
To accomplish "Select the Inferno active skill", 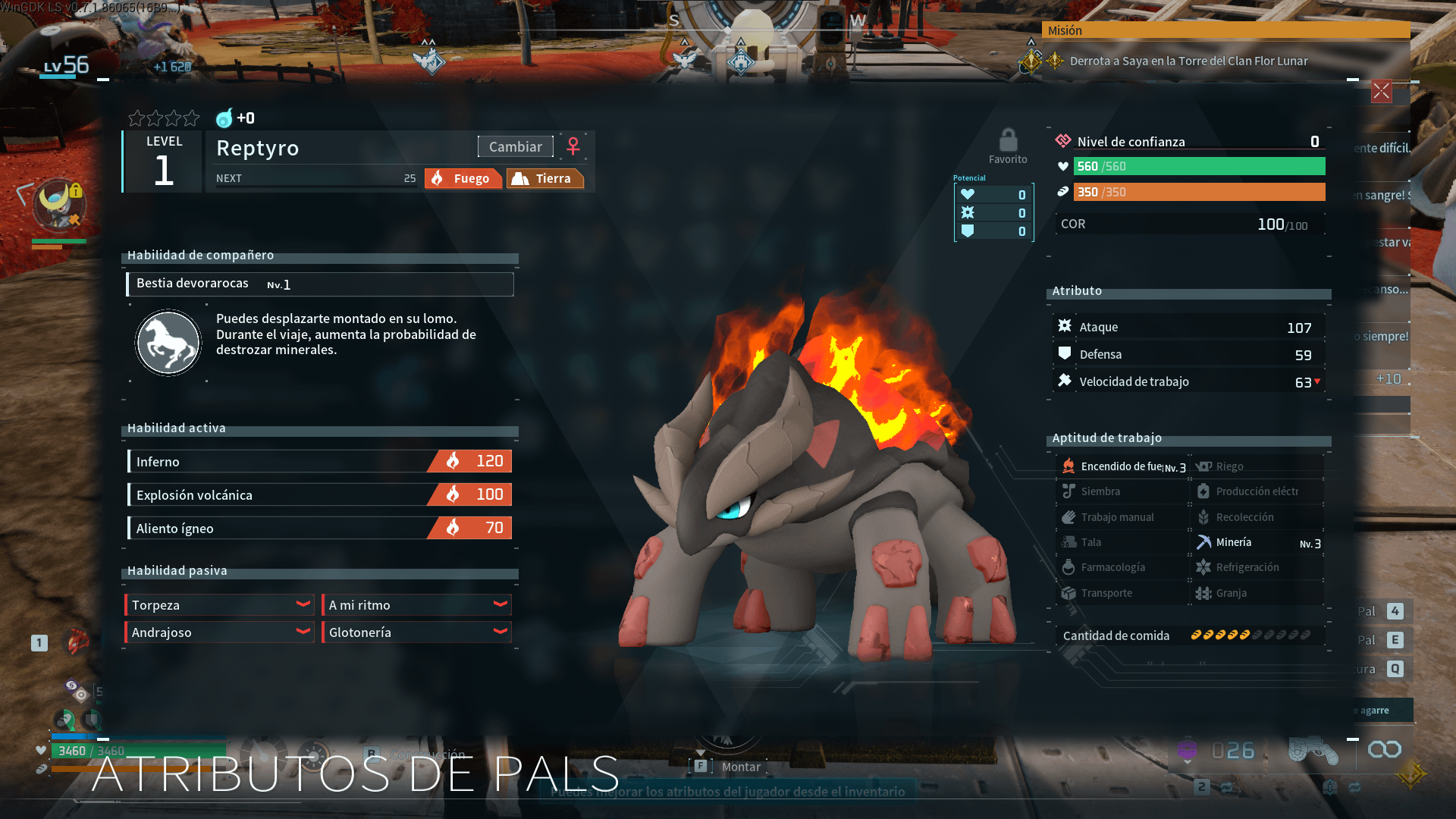I will [319, 462].
